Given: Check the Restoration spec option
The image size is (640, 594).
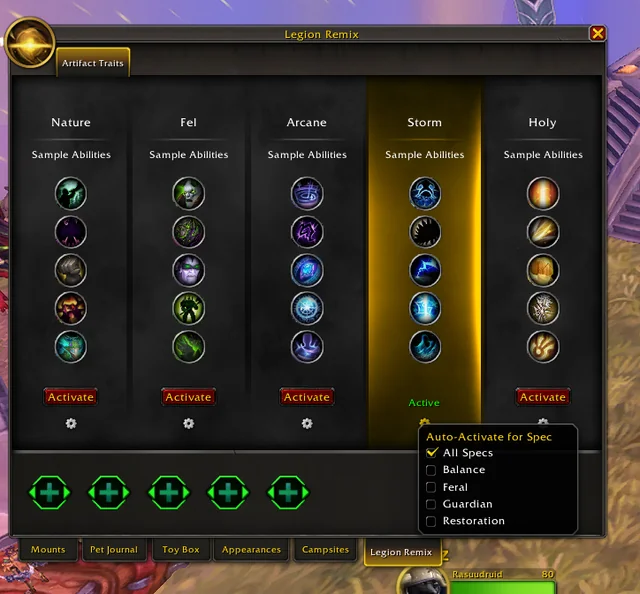Looking at the screenshot, I should tap(431, 521).
